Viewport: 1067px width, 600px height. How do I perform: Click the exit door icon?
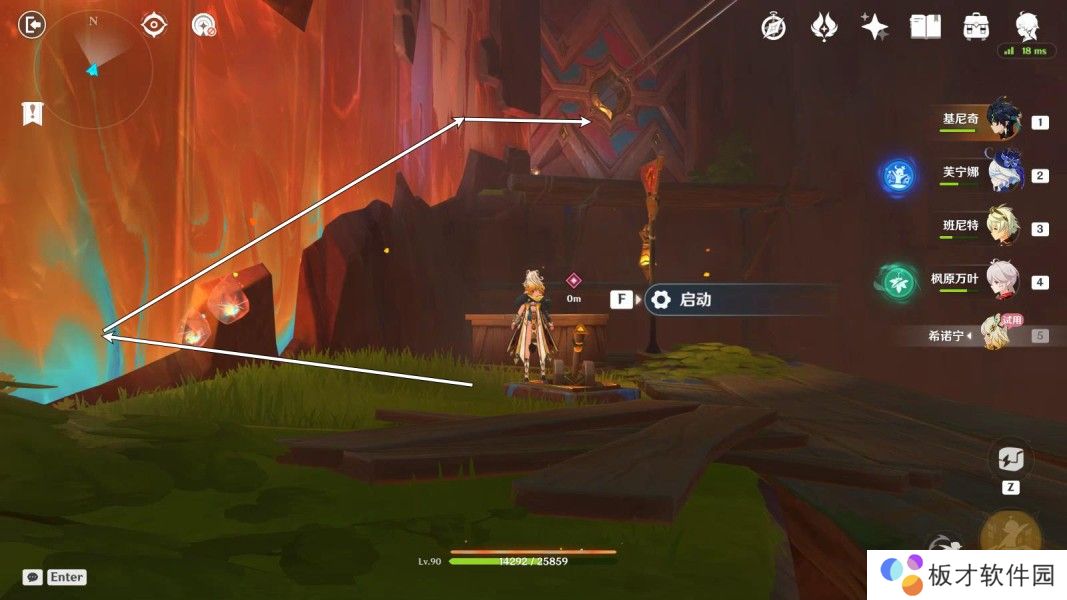(33, 25)
